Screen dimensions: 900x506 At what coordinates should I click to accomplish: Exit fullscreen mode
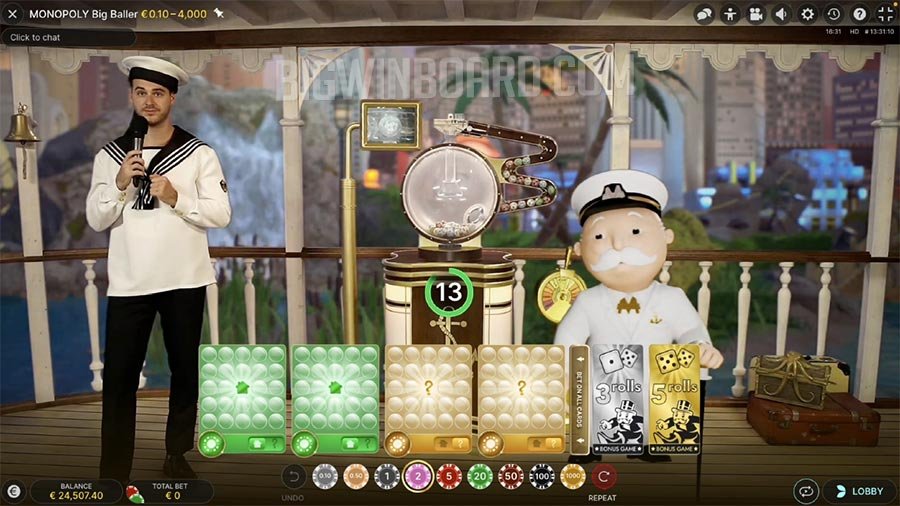885,14
